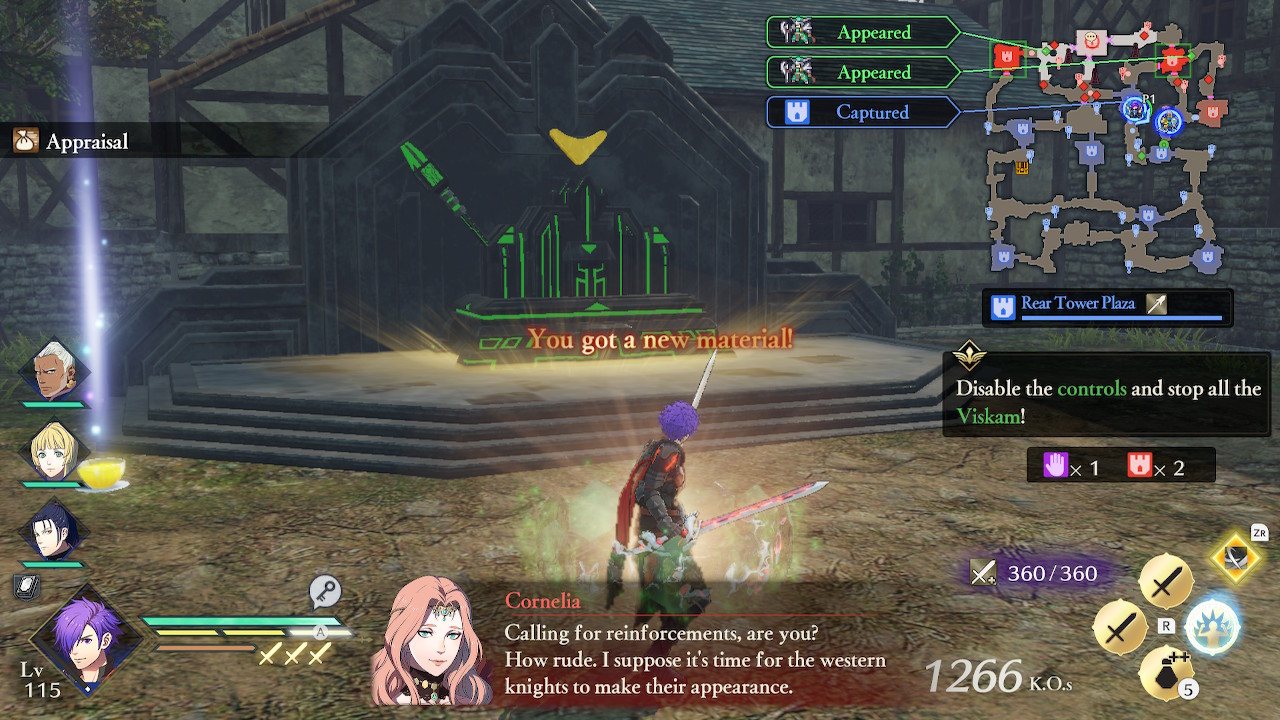This screenshot has width=1280, height=720.
Task: Use the vulnerary potion icon showing 5 uses
Action: click(x=1163, y=671)
